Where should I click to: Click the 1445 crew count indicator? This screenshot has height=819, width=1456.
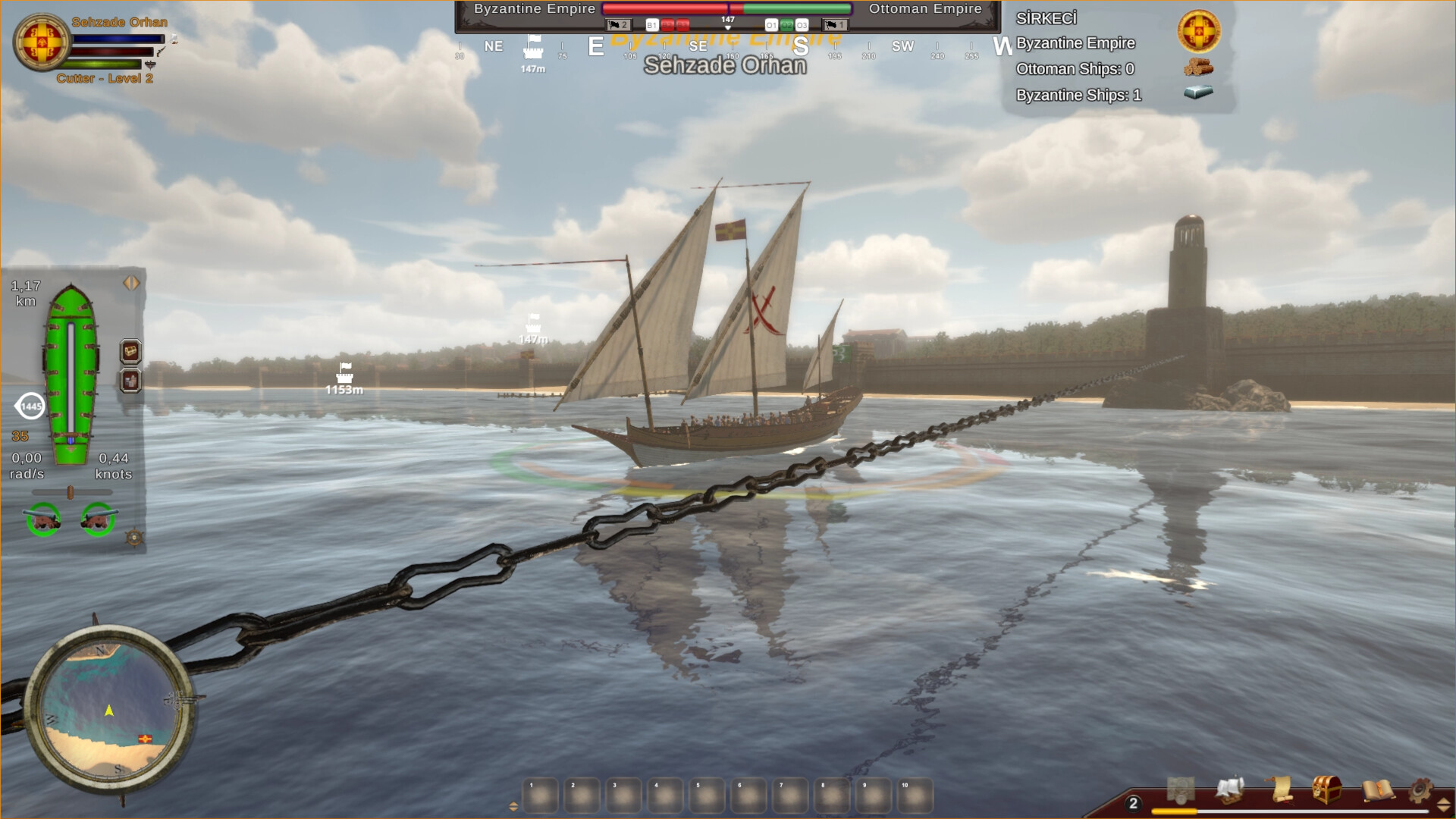tap(31, 405)
